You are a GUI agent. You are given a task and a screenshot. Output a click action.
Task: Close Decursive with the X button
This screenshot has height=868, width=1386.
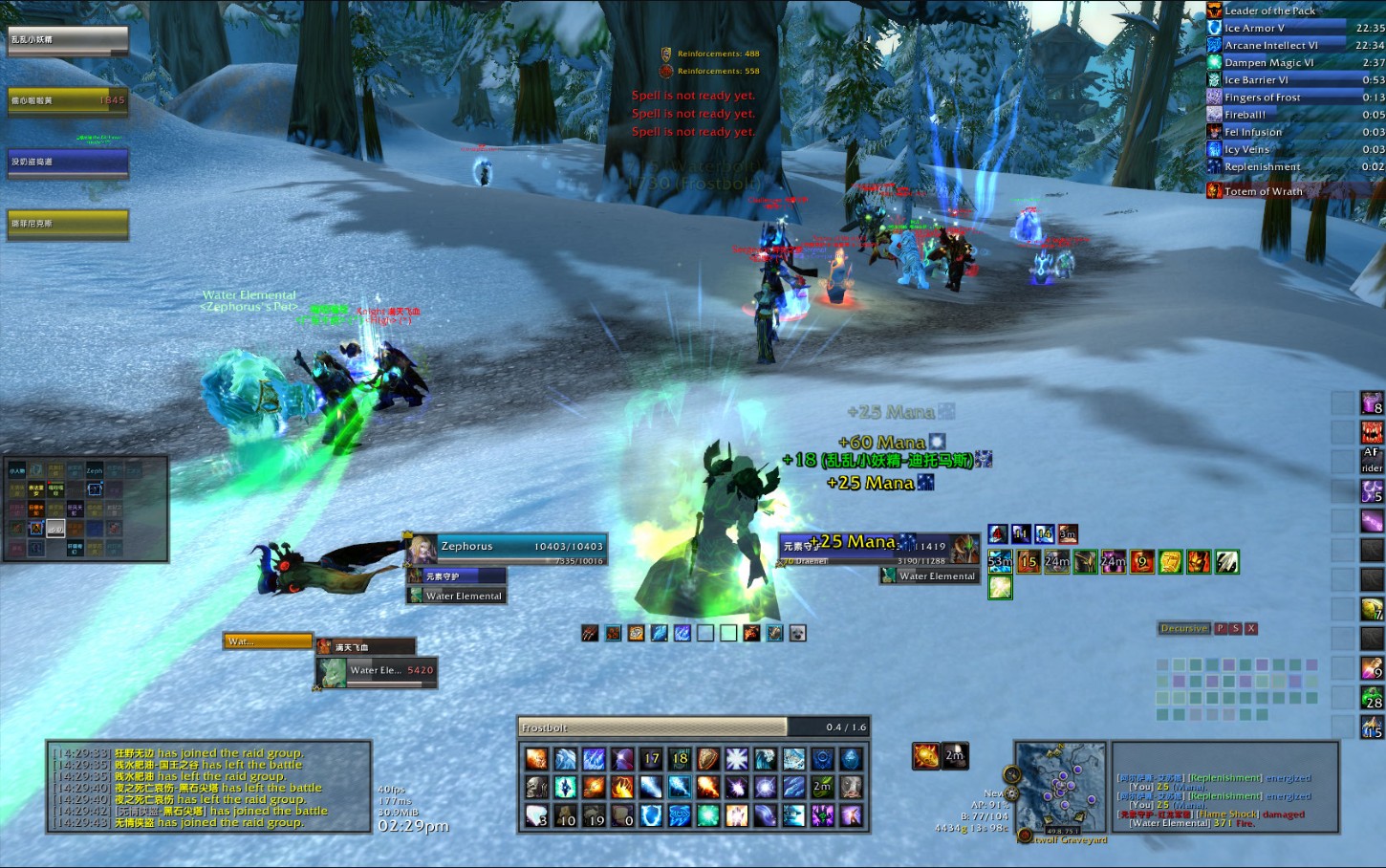1251,629
